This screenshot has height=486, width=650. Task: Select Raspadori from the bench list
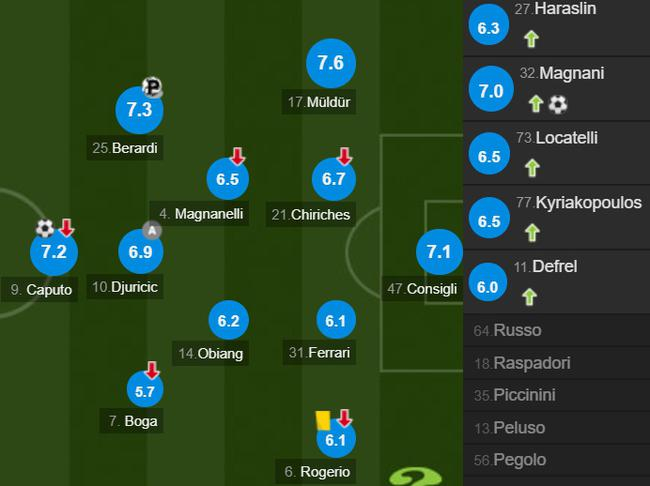(x=556, y=362)
